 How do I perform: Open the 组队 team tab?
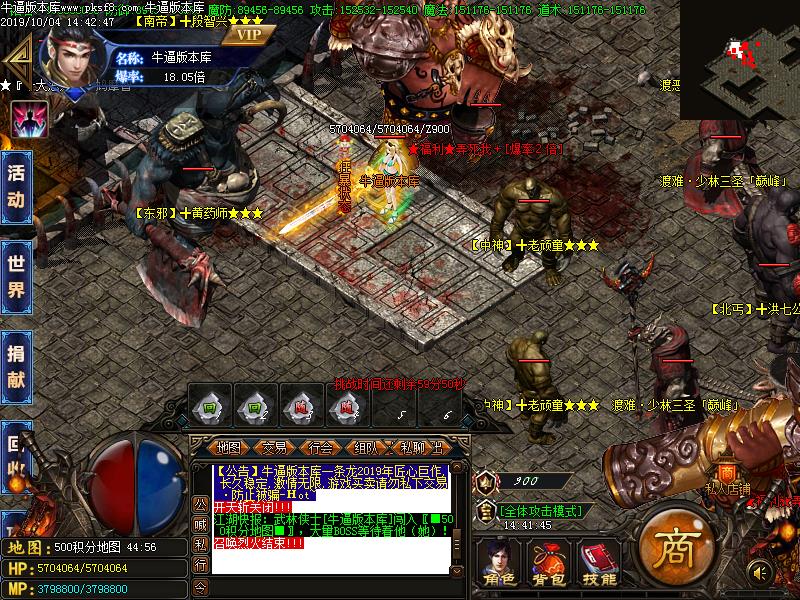(x=365, y=446)
